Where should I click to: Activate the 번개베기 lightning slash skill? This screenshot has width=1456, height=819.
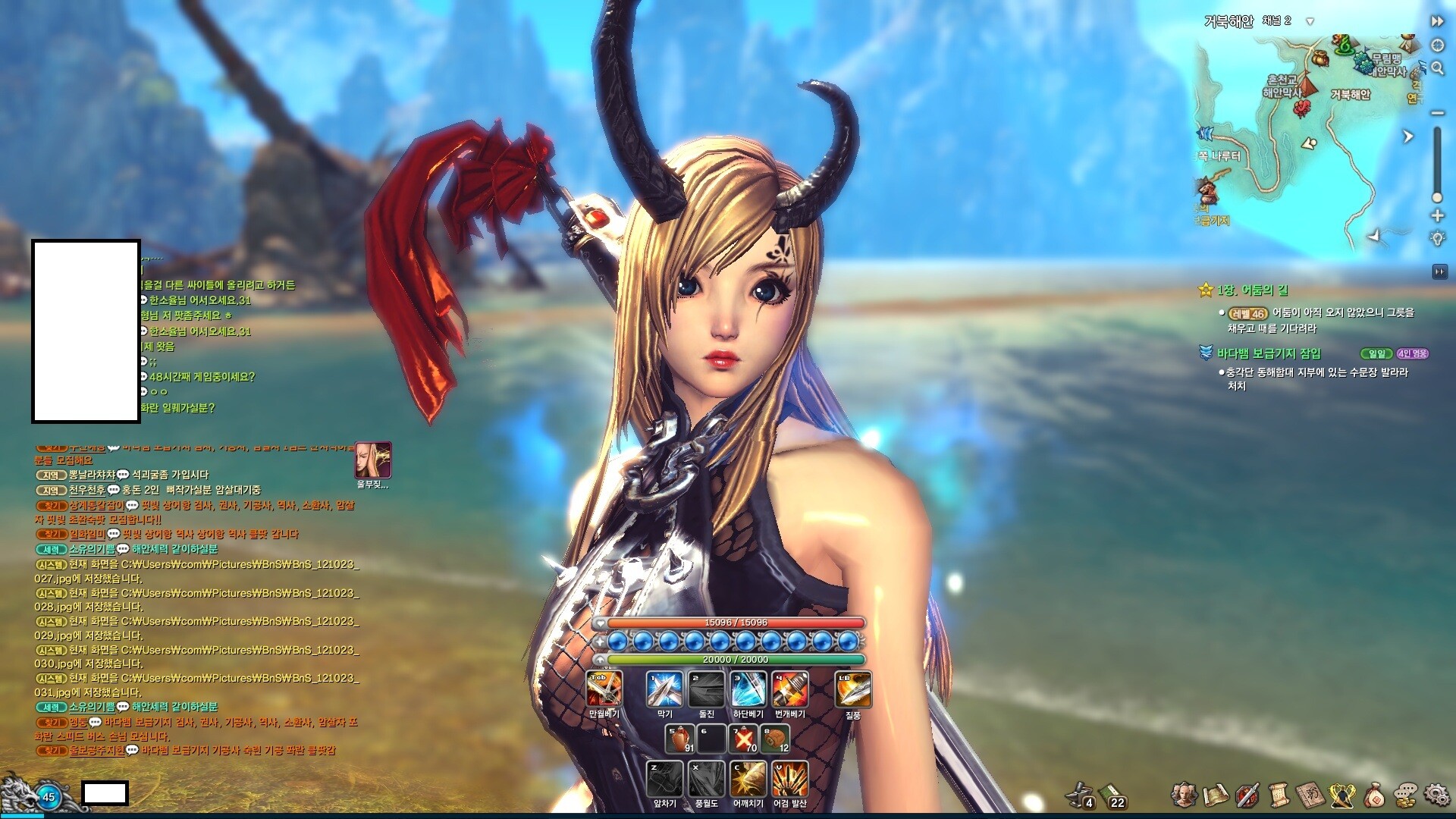coord(789,689)
